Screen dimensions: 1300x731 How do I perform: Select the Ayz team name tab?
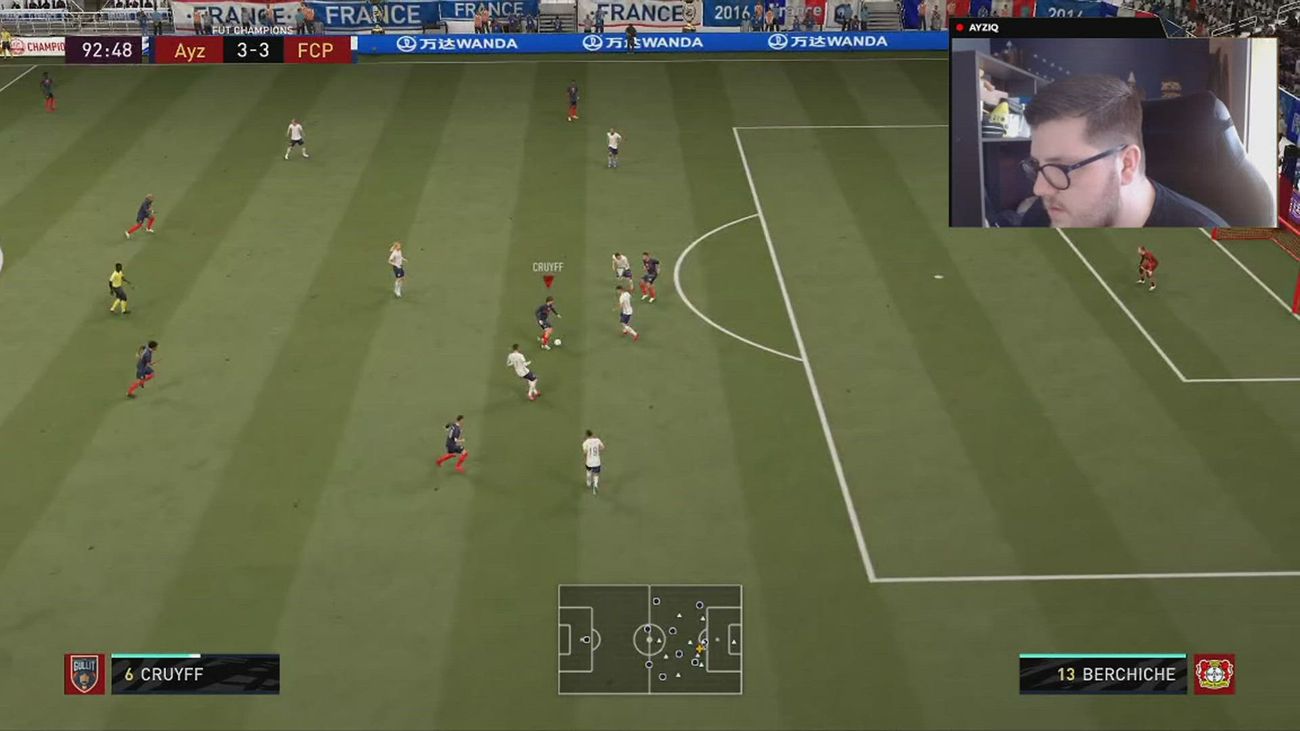click(x=189, y=51)
